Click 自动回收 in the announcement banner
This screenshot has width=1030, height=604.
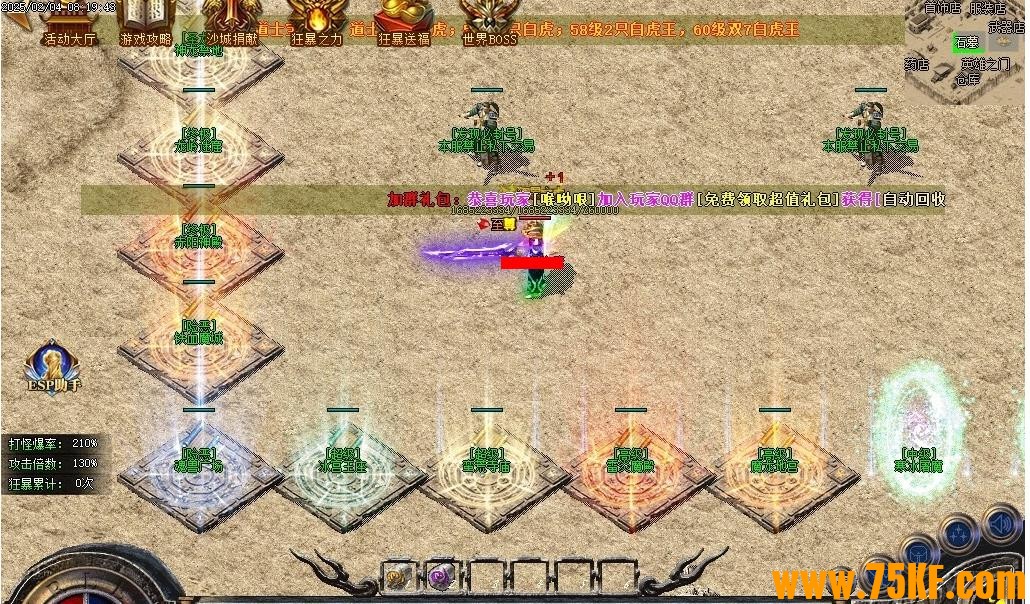click(912, 199)
